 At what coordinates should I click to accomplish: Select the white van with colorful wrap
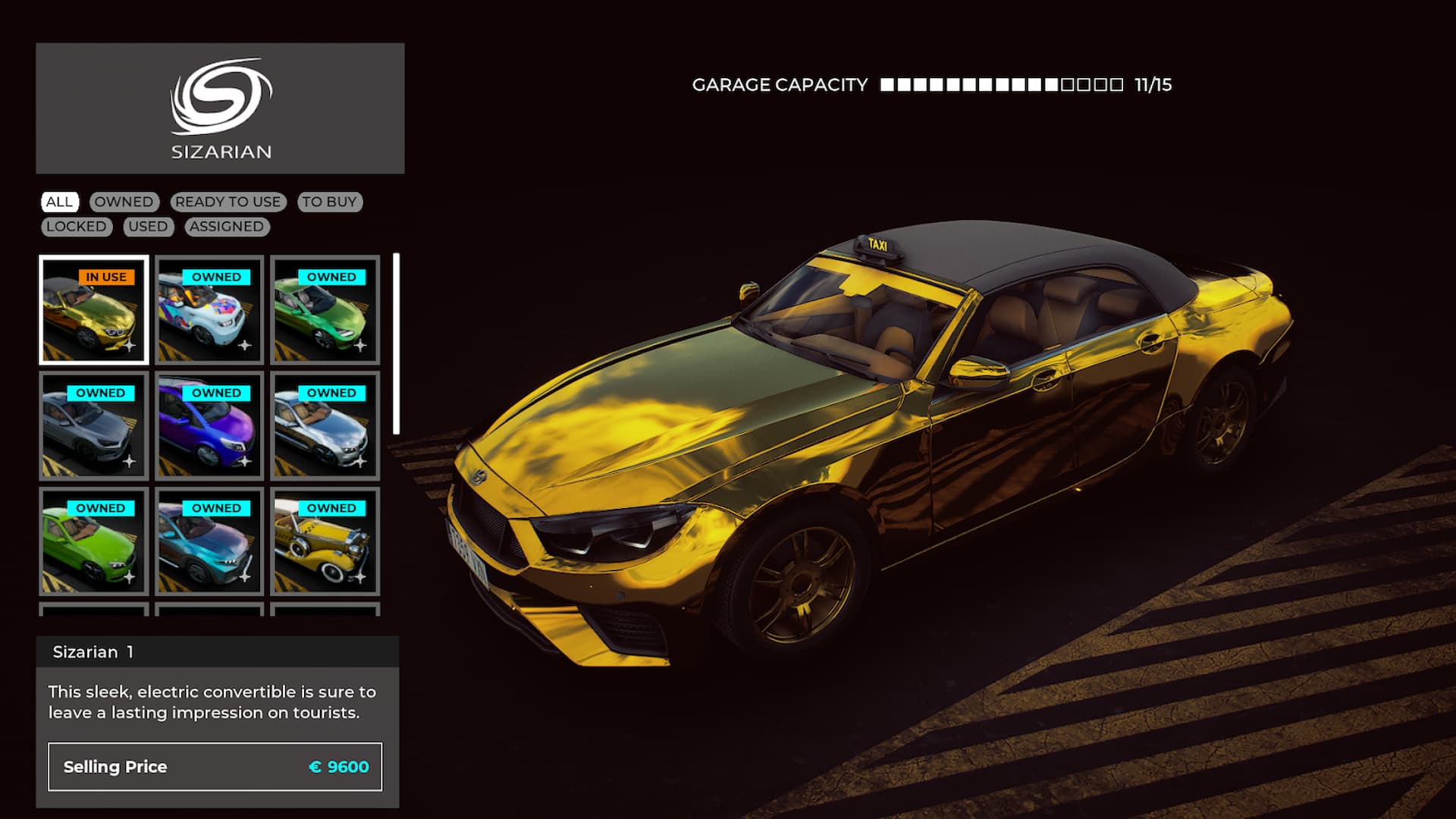[x=209, y=311]
